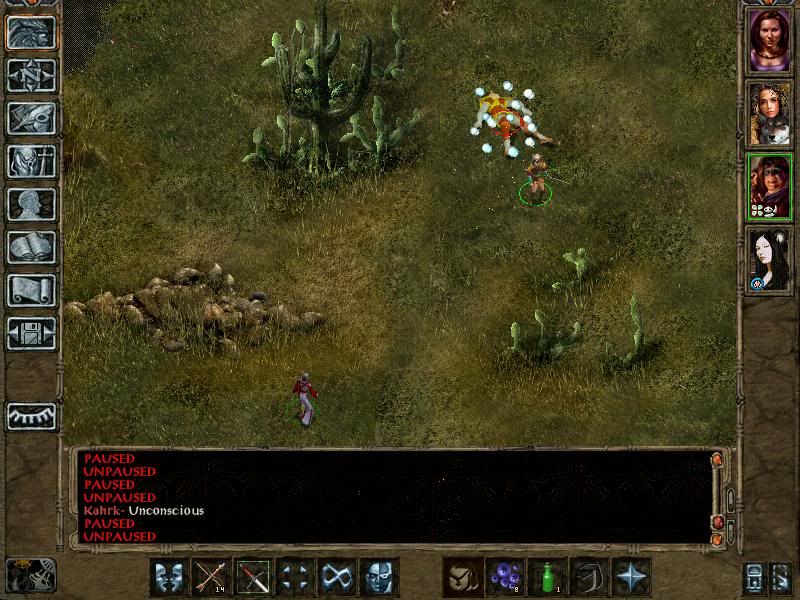Open the party formation four-arrows button

pos(296,577)
